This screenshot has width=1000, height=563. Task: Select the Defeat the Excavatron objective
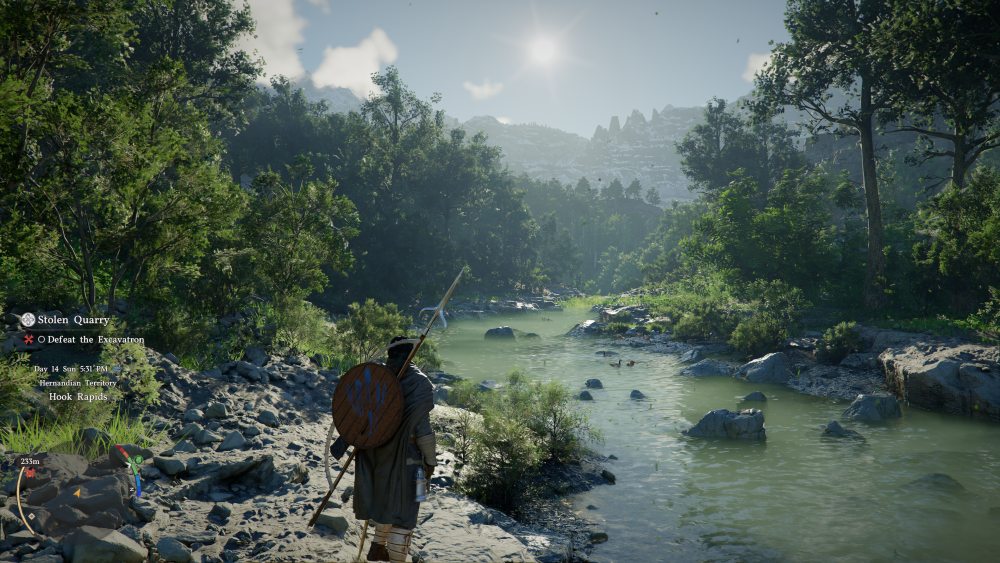90,340
